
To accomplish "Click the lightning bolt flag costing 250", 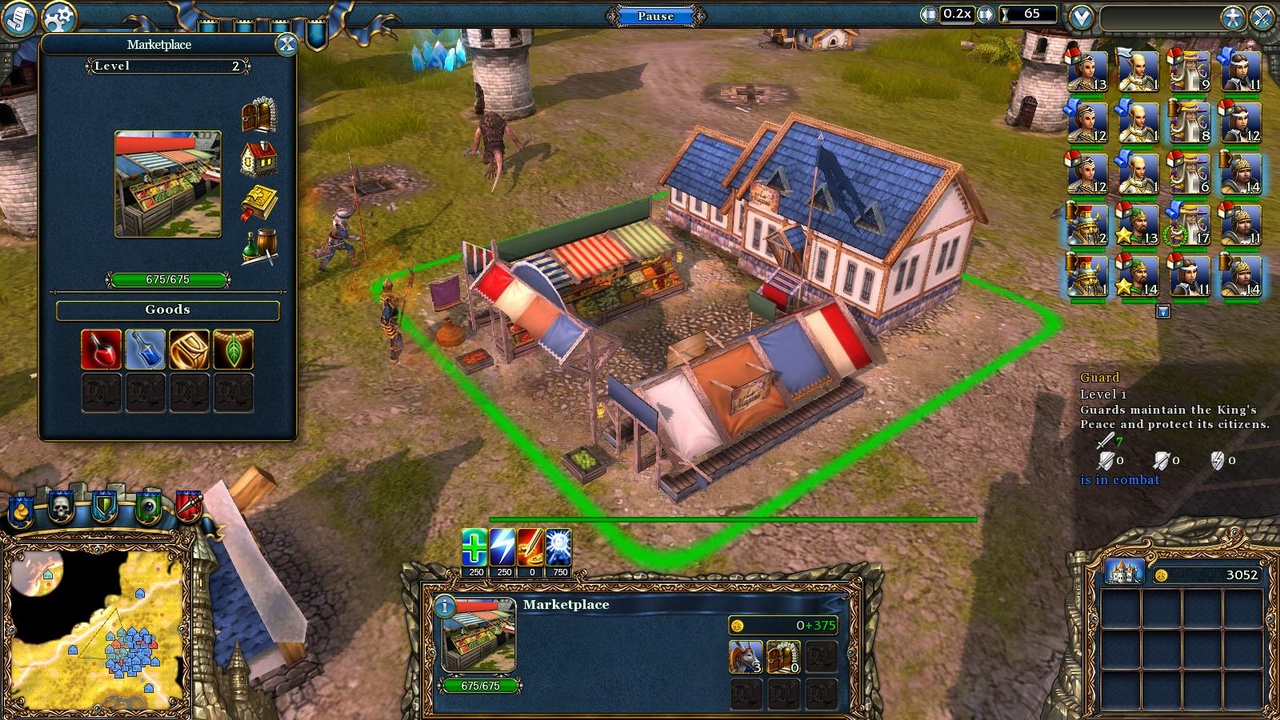I will [x=502, y=545].
